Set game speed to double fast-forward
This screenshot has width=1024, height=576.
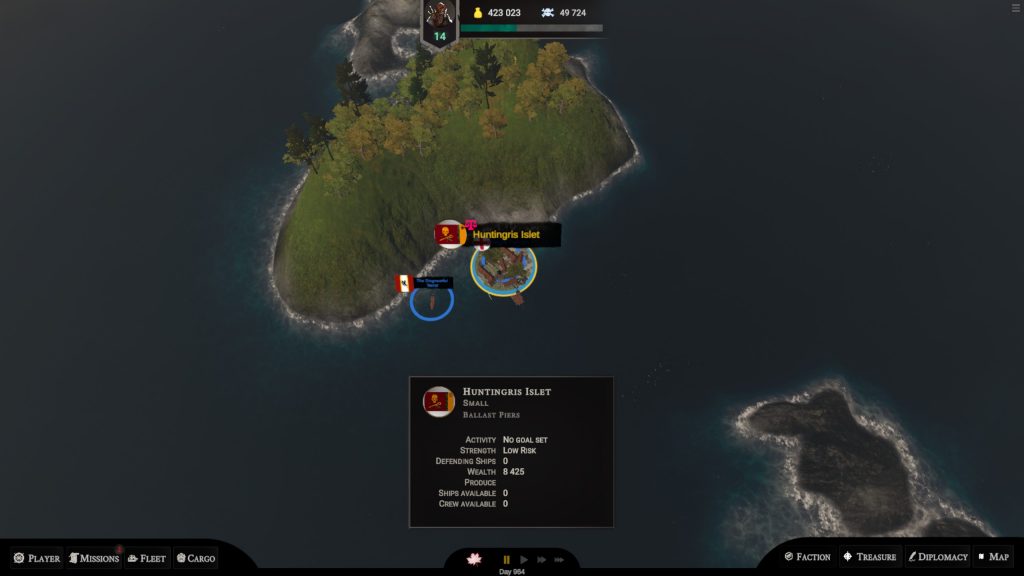542,560
